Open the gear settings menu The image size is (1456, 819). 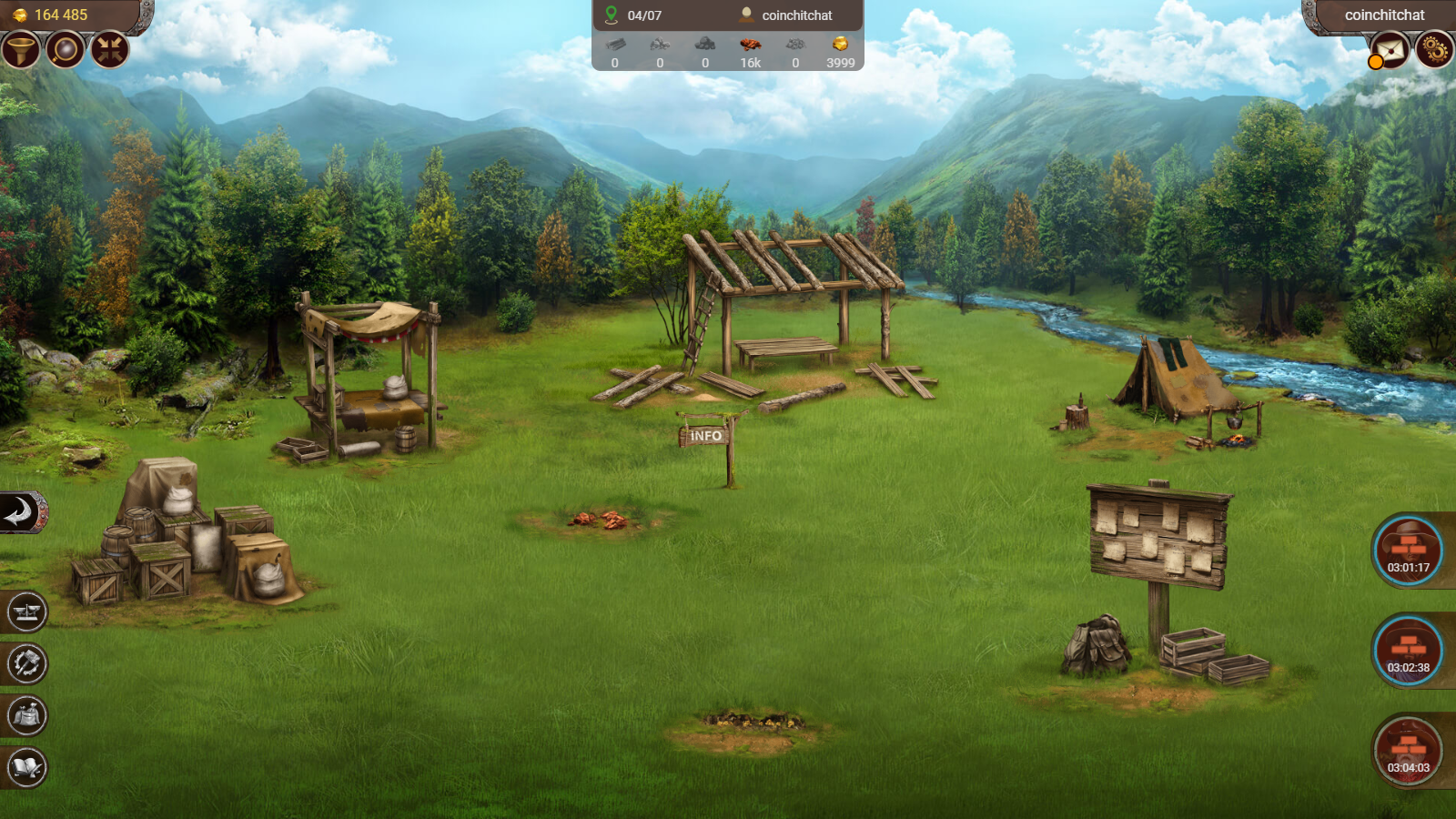click(1434, 50)
